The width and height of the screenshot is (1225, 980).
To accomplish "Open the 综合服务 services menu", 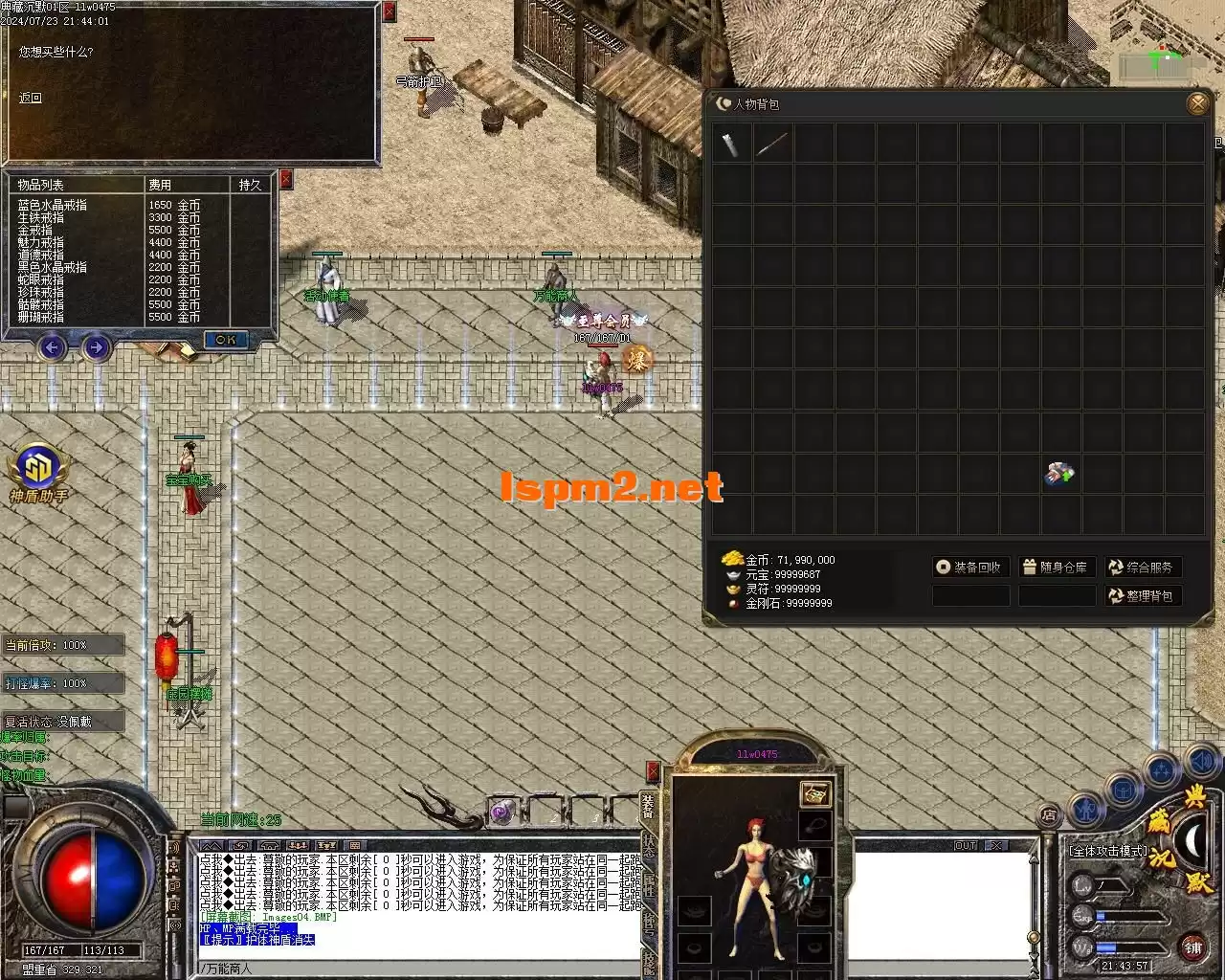I will 1142,568.
